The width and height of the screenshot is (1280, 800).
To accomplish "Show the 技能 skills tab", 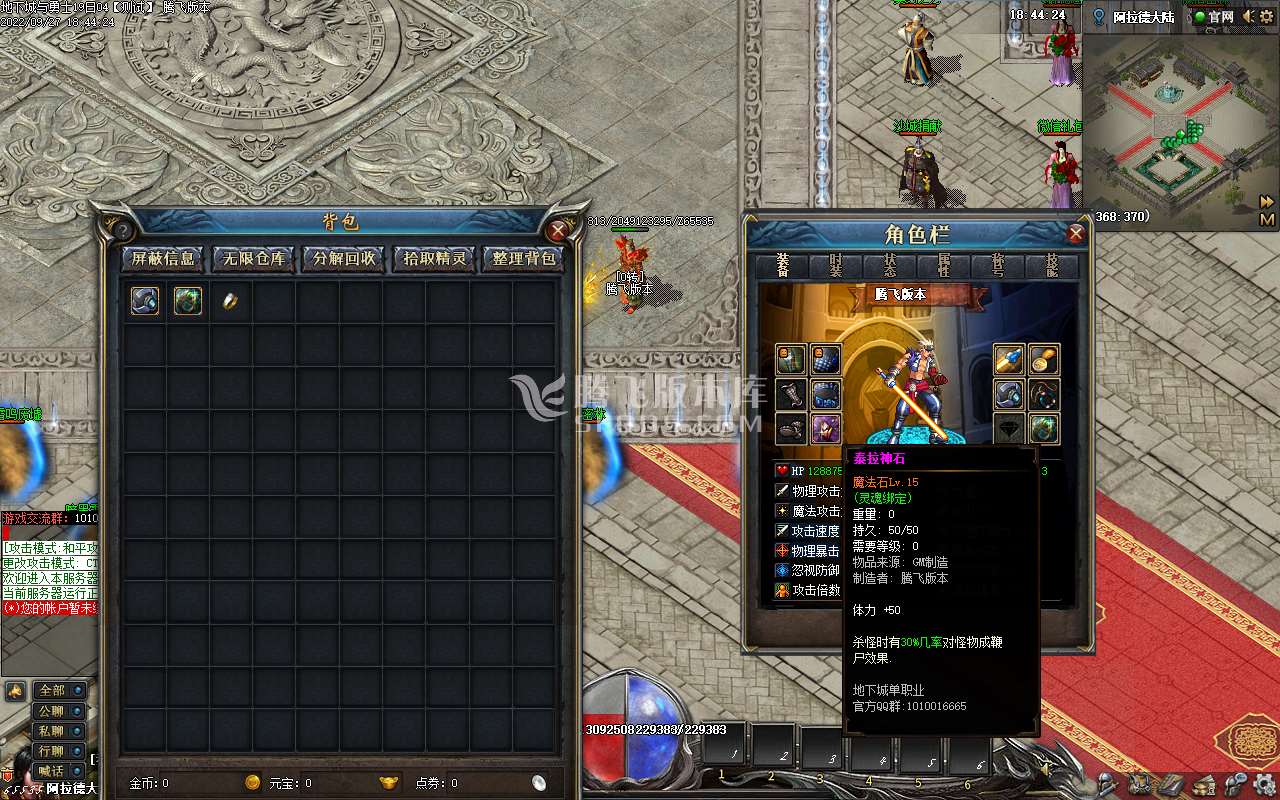I will (x=1051, y=266).
